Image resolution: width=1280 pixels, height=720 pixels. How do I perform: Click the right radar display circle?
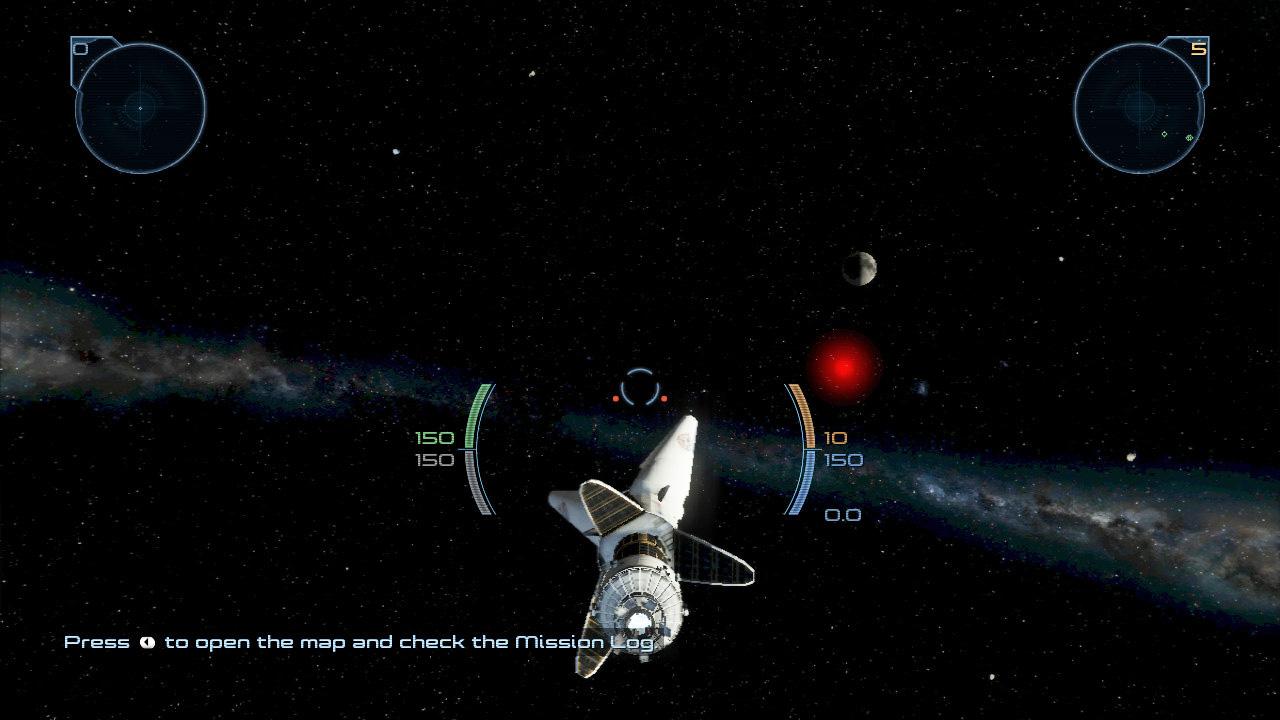[x=1140, y=105]
